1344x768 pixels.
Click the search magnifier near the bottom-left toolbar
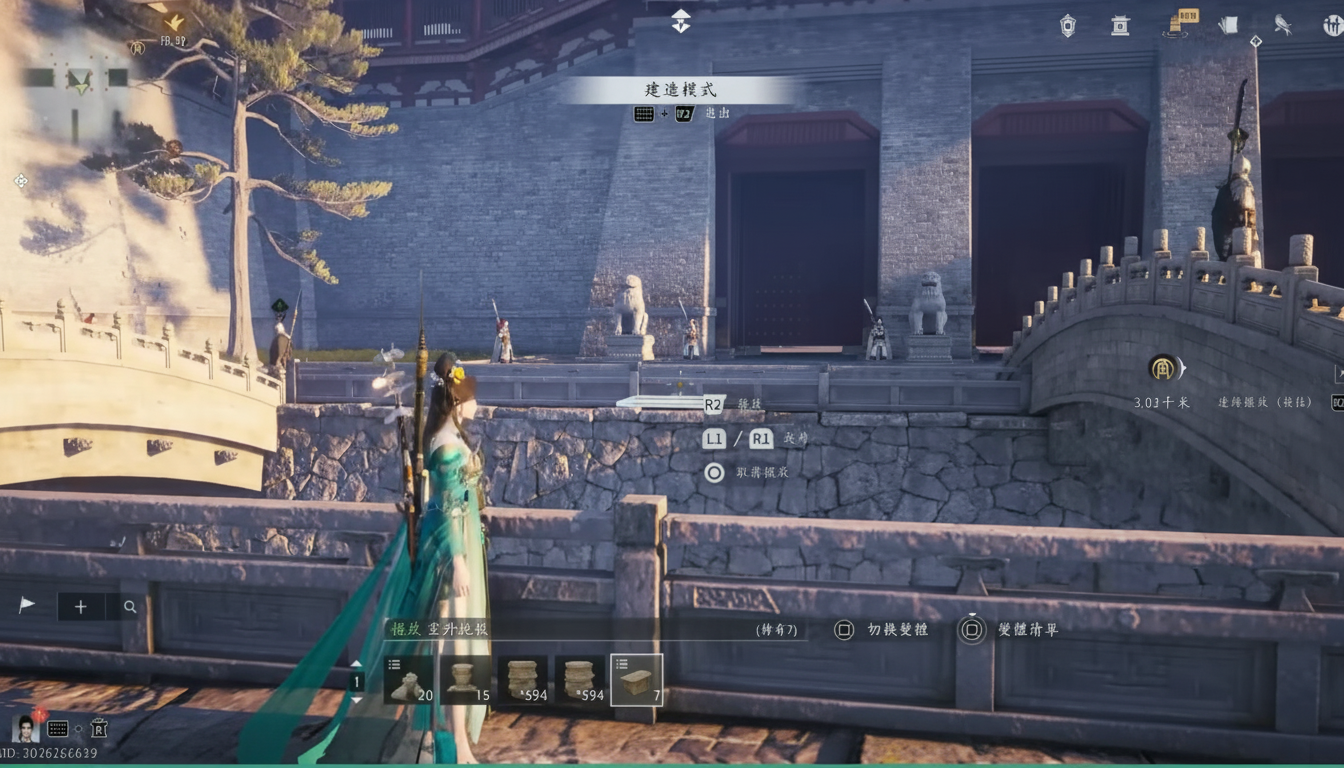[x=131, y=606]
